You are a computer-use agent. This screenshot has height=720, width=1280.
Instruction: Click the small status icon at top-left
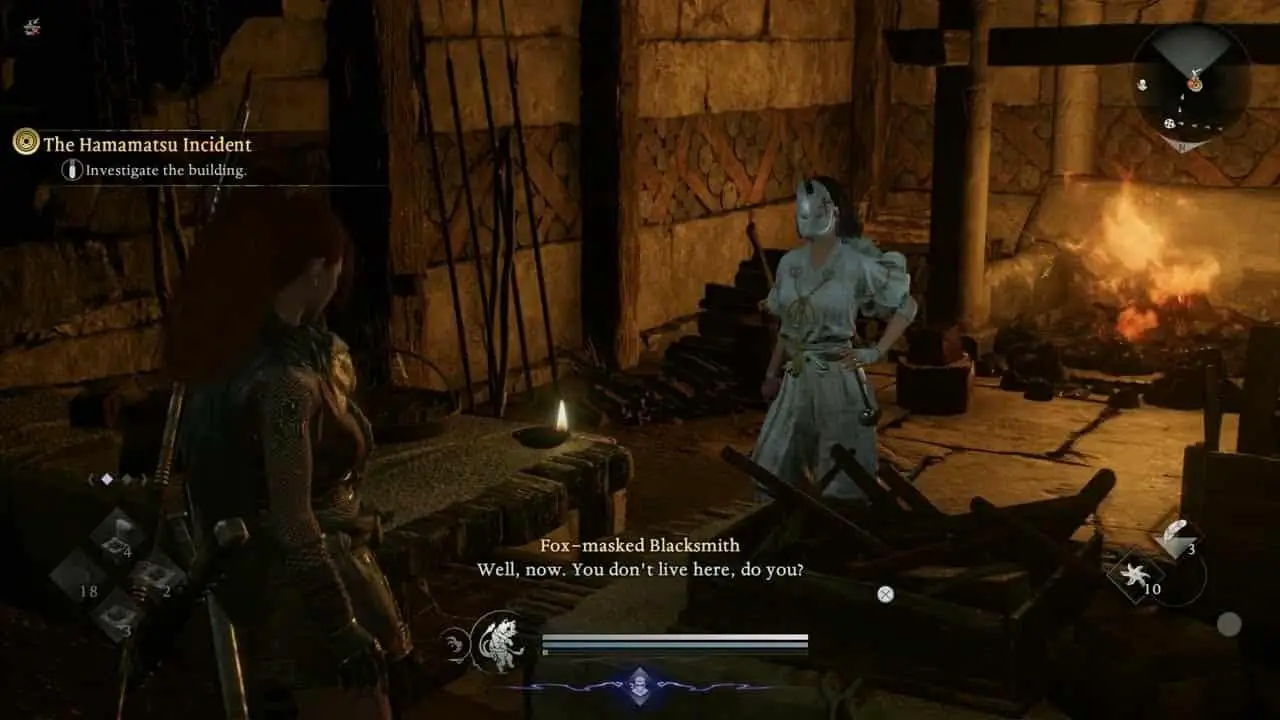[x=32, y=27]
